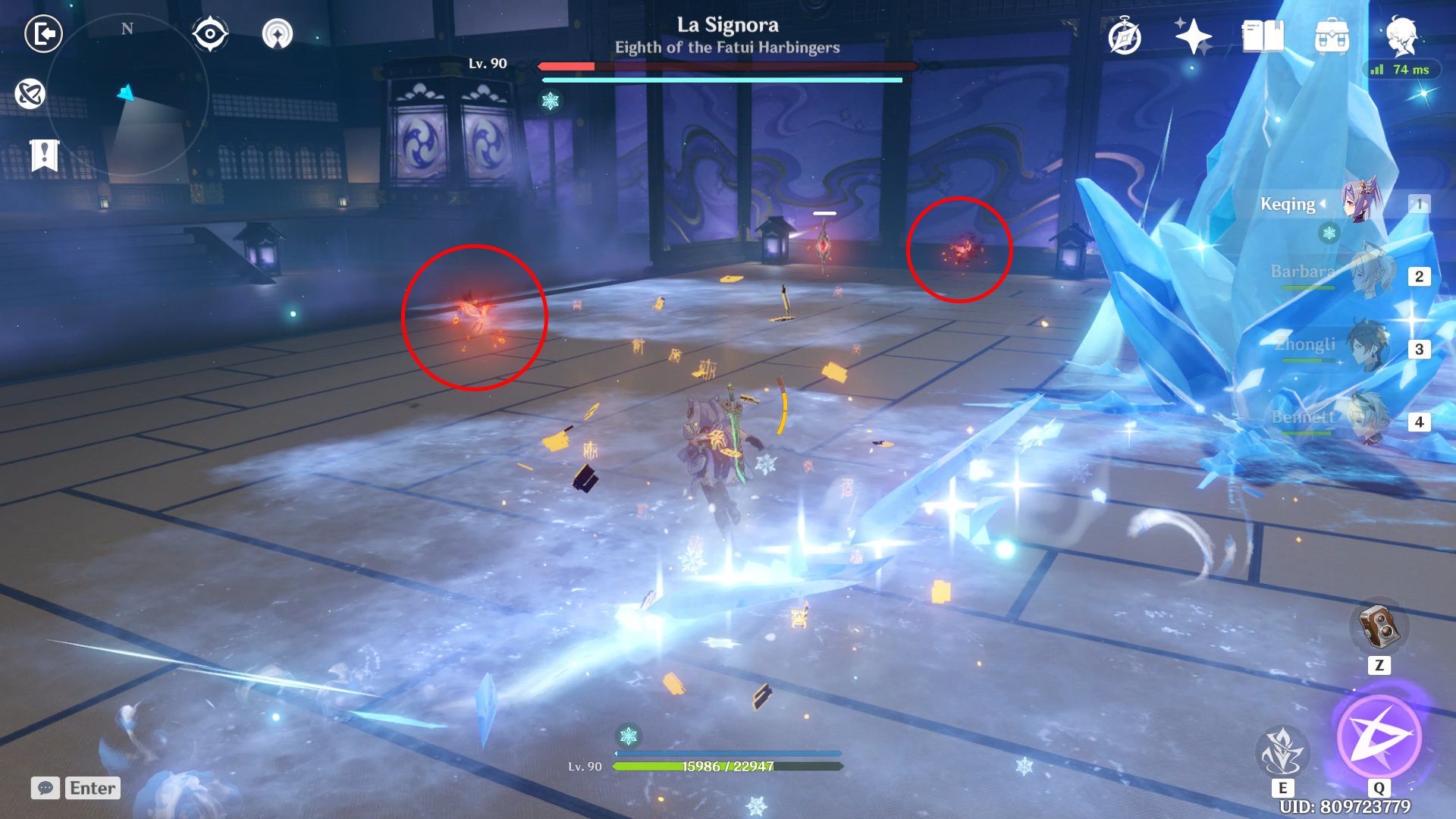Click the N marker on the minimap
Image resolution: width=1456 pixels, height=819 pixels.
126,29
